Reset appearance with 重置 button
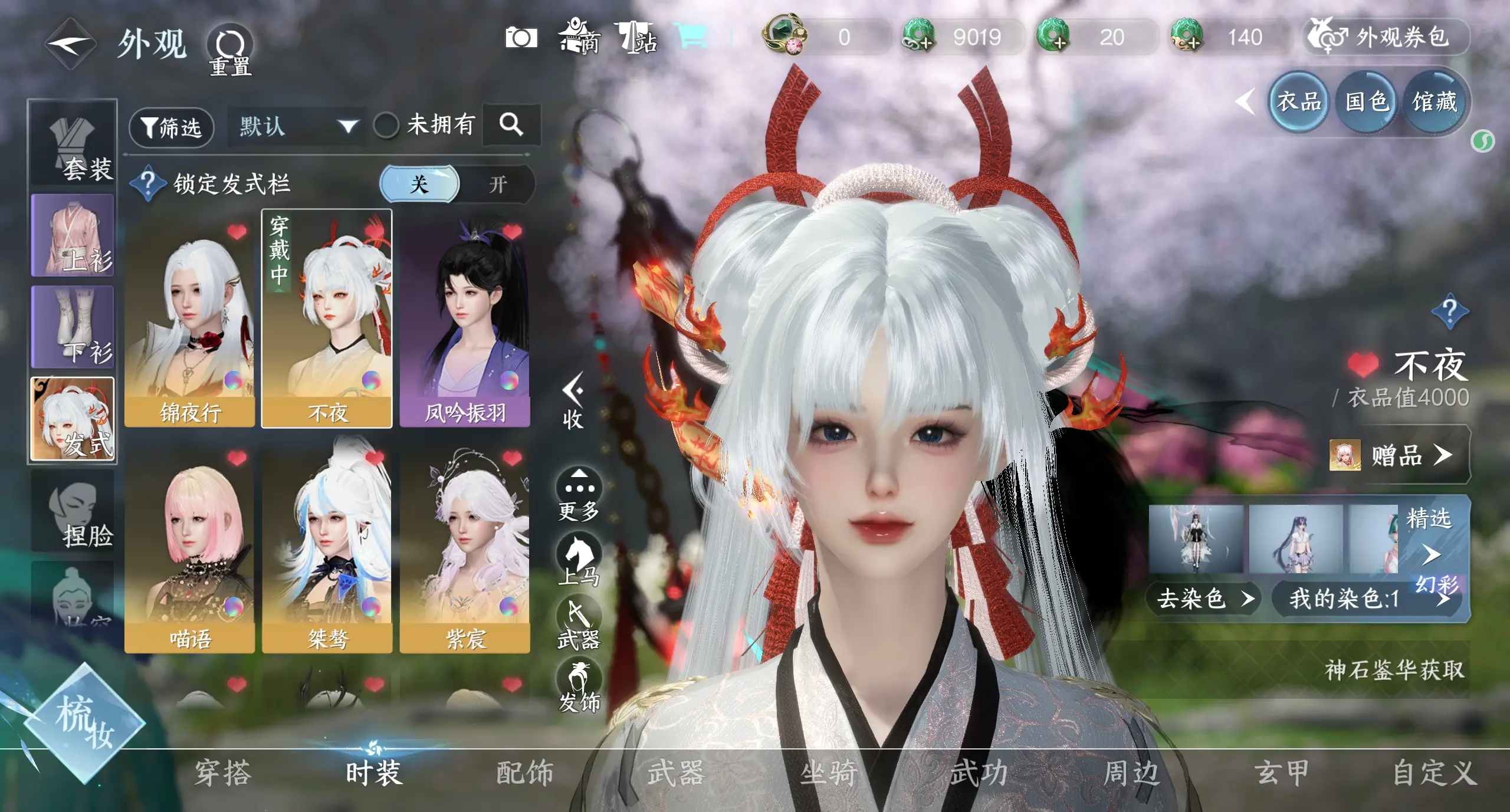Screen dimensions: 1510x812 [x=230, y=50]
